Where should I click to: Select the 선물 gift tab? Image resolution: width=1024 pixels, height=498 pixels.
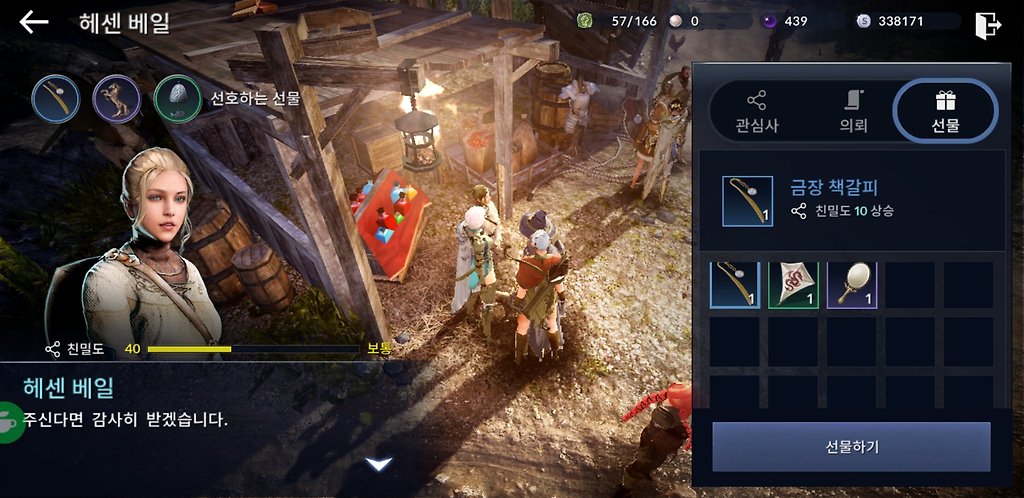coord(945,111)
